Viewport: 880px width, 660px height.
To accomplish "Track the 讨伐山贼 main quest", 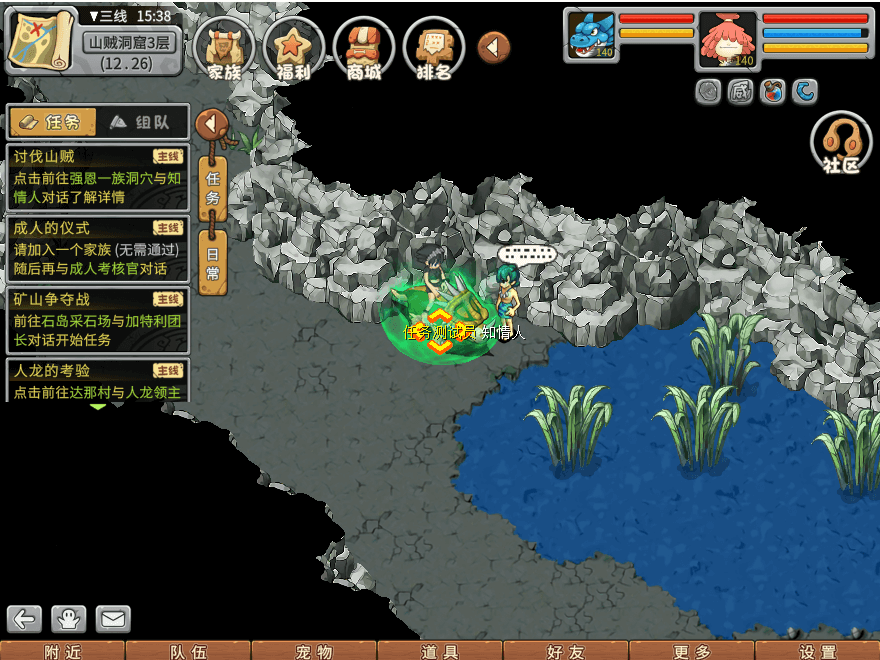I will (x=97, y=177).
